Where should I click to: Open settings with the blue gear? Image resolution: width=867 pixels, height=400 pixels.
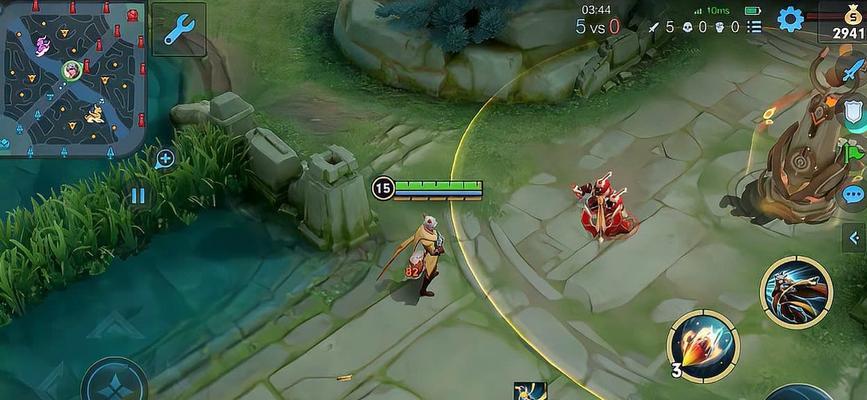pos(790,19)
